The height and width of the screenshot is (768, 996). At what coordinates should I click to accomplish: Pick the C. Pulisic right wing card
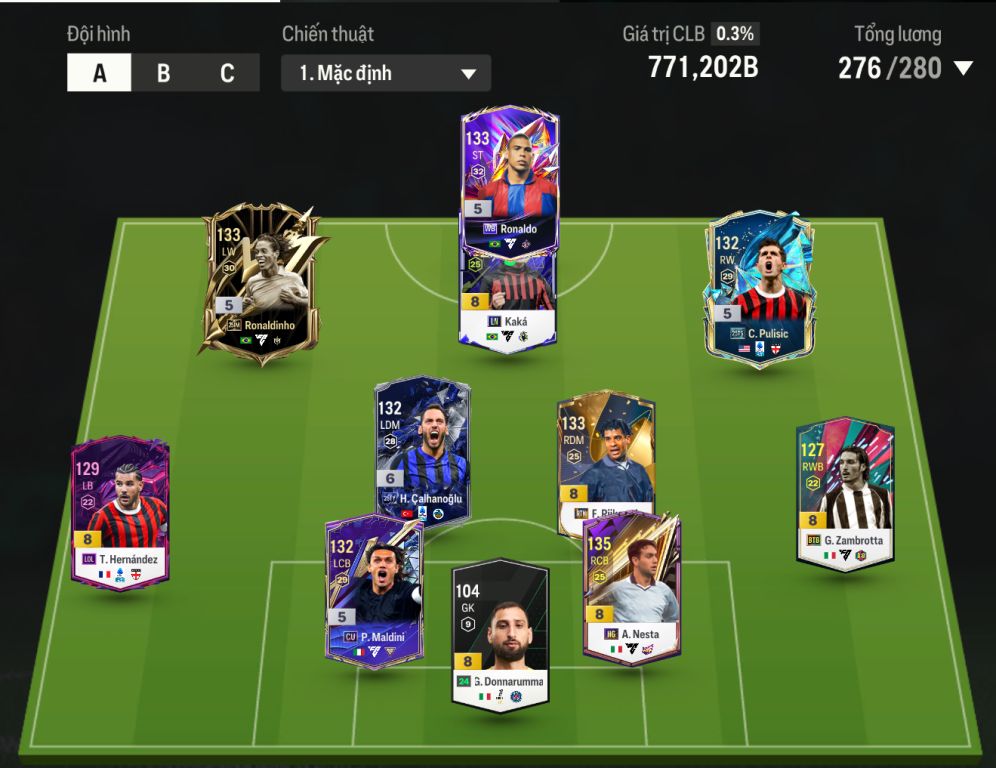(759, 285)
